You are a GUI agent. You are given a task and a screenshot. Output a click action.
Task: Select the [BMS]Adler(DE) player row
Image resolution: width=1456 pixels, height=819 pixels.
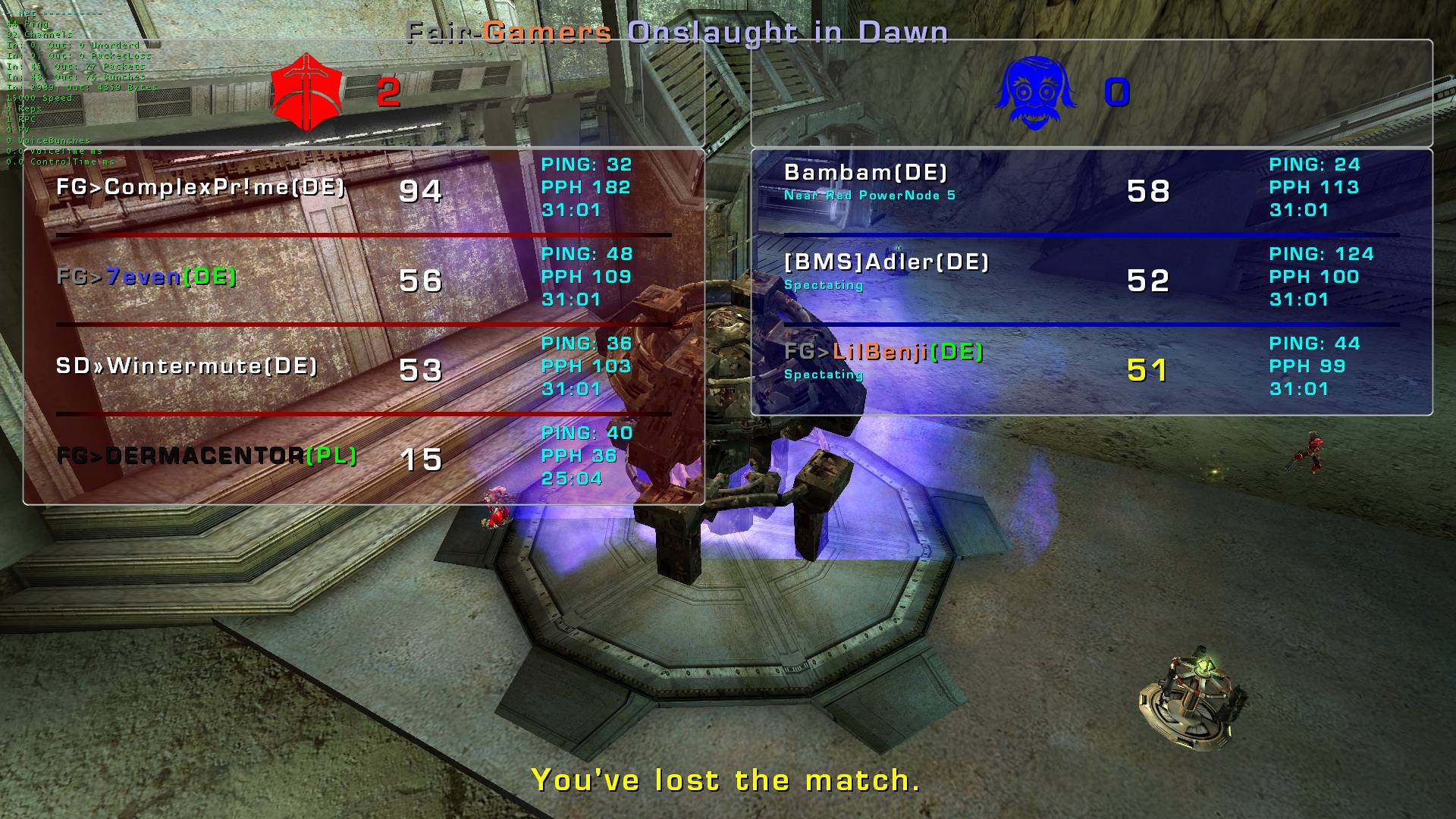(886, 262)
